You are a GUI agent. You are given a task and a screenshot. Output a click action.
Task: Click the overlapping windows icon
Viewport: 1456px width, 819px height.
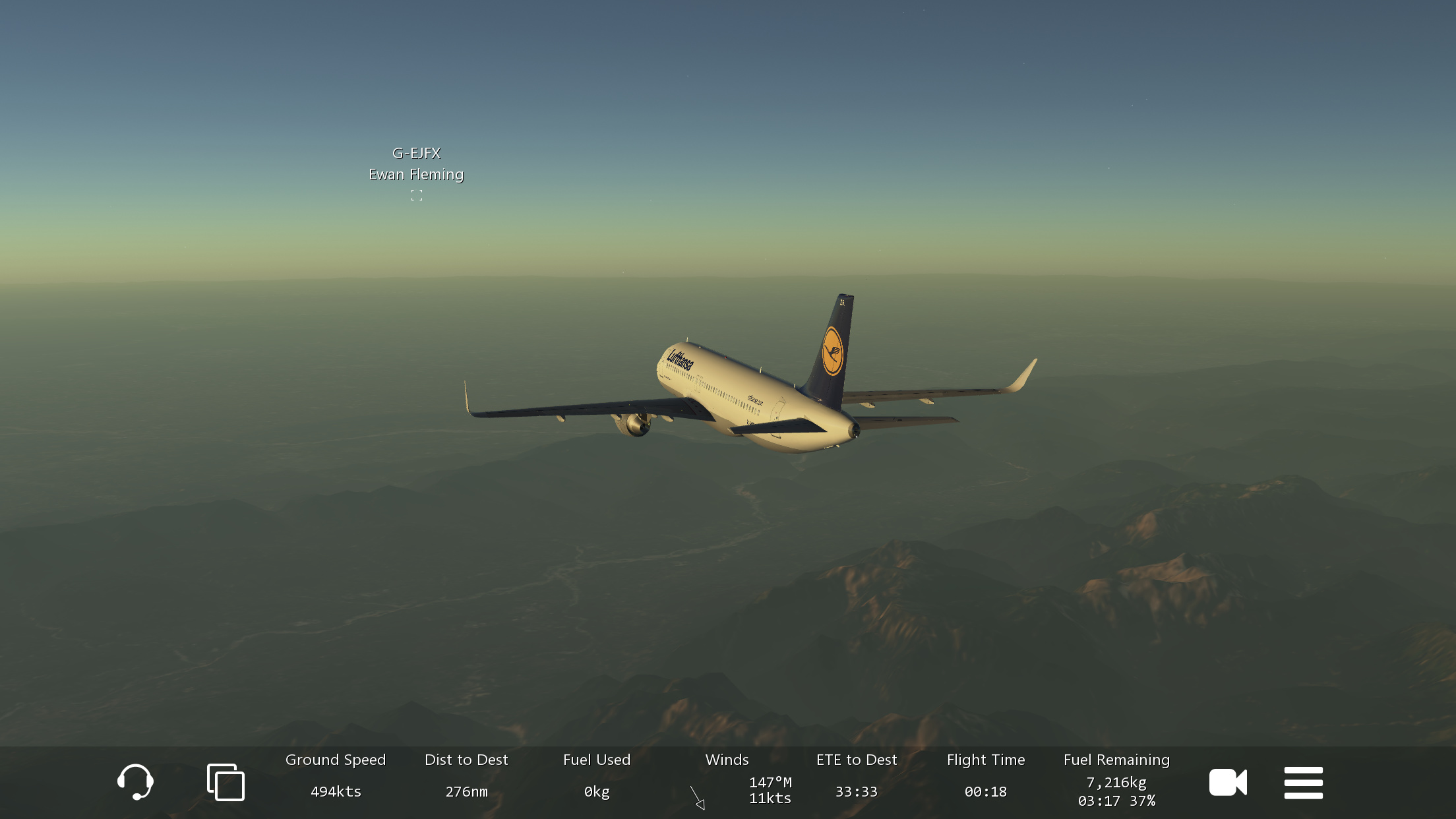coord(226,782)
